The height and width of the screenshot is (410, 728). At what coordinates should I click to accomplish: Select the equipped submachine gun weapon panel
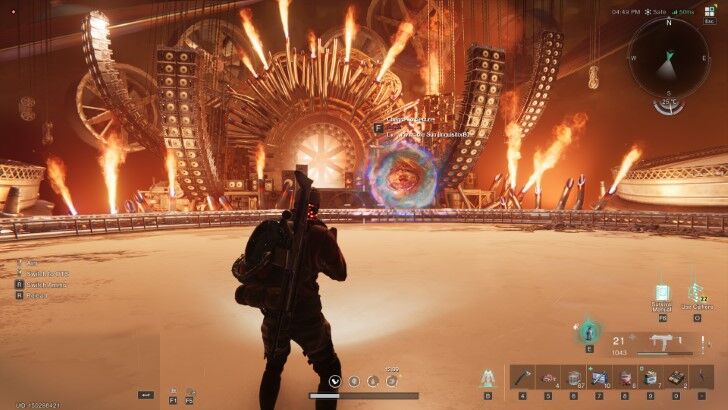click(x=660, y=343)
